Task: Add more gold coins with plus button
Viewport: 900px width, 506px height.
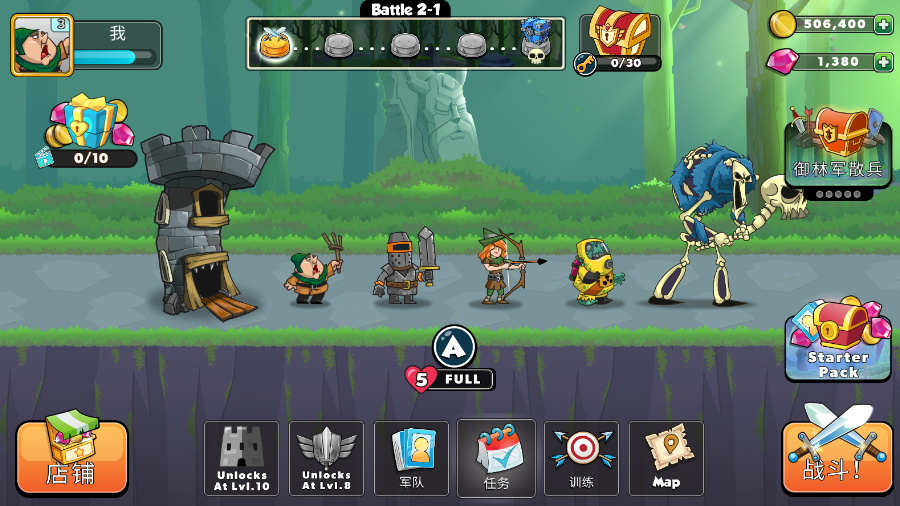Action: (883, 24)
